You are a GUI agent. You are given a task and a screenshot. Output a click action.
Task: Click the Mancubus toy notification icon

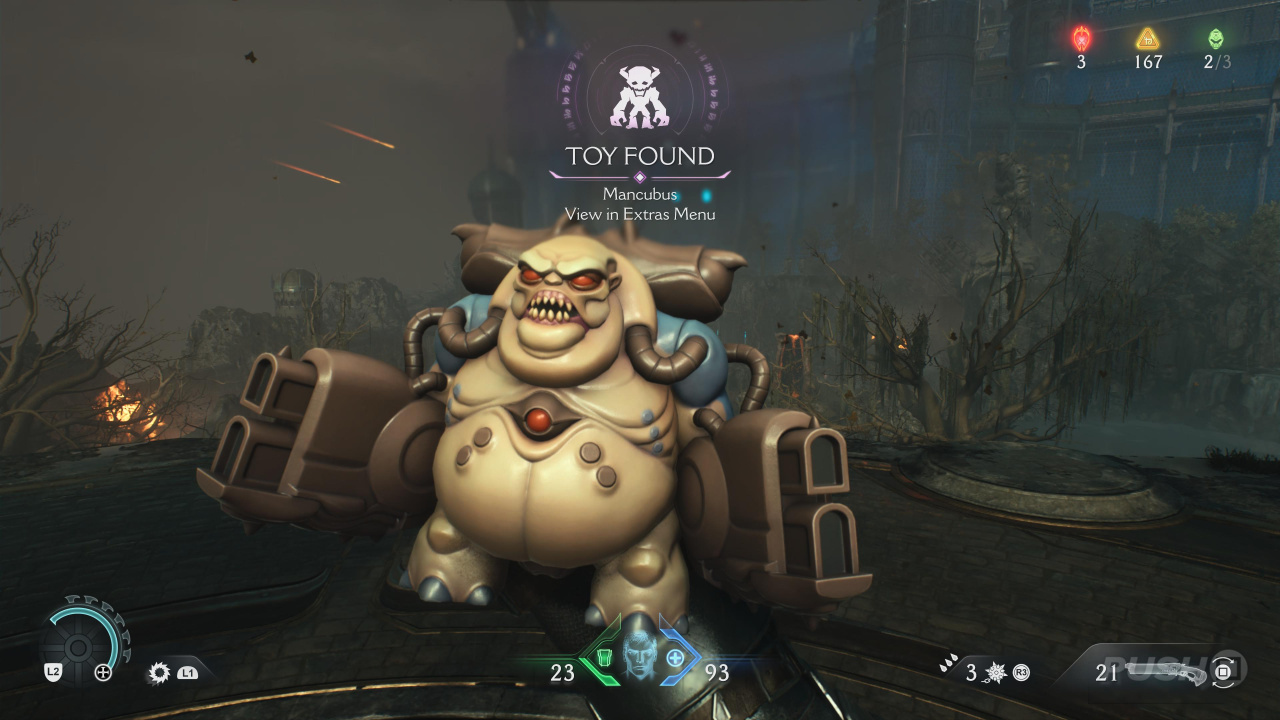tap(639, 97)
